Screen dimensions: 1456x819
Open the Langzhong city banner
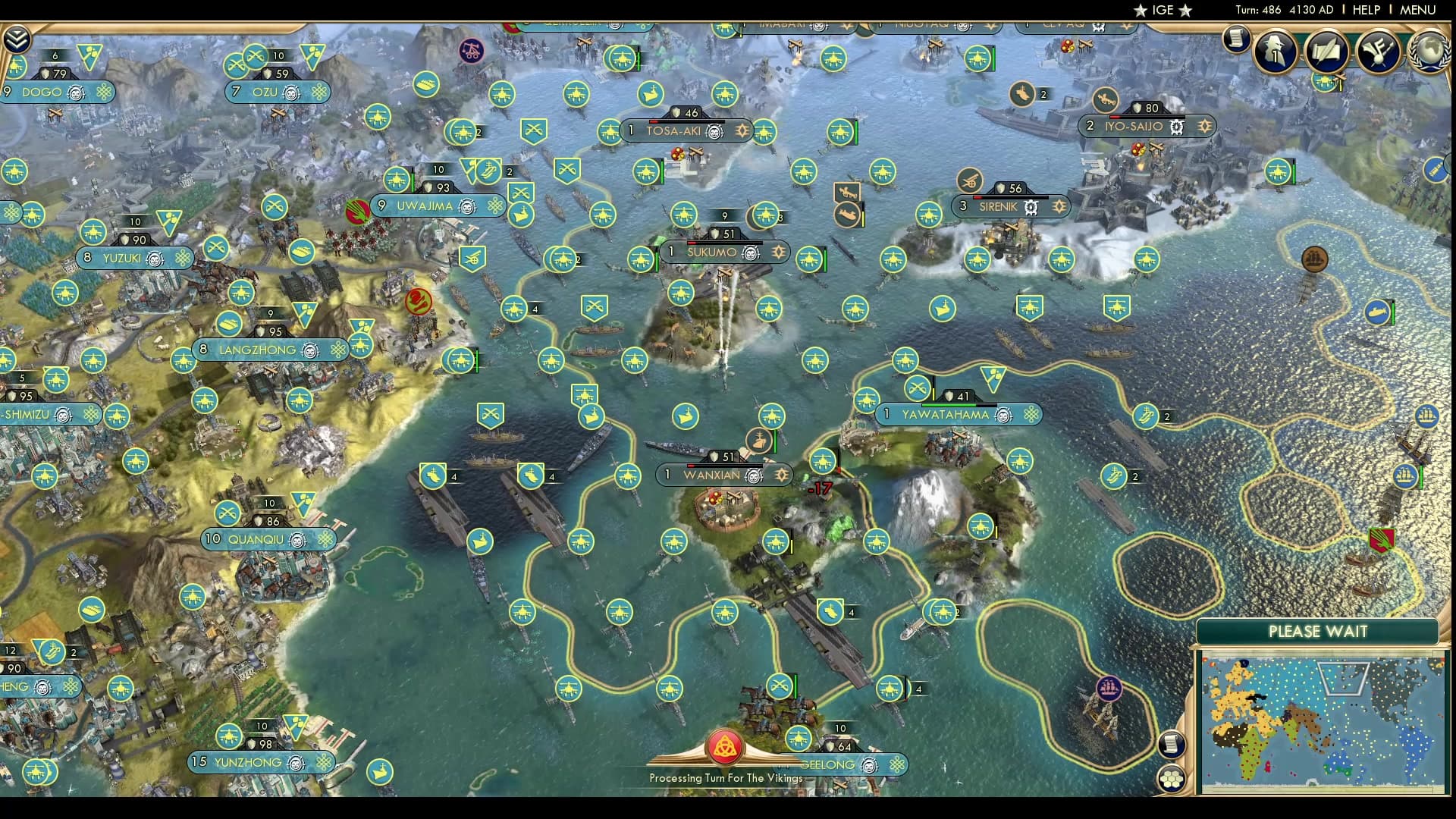258,350
